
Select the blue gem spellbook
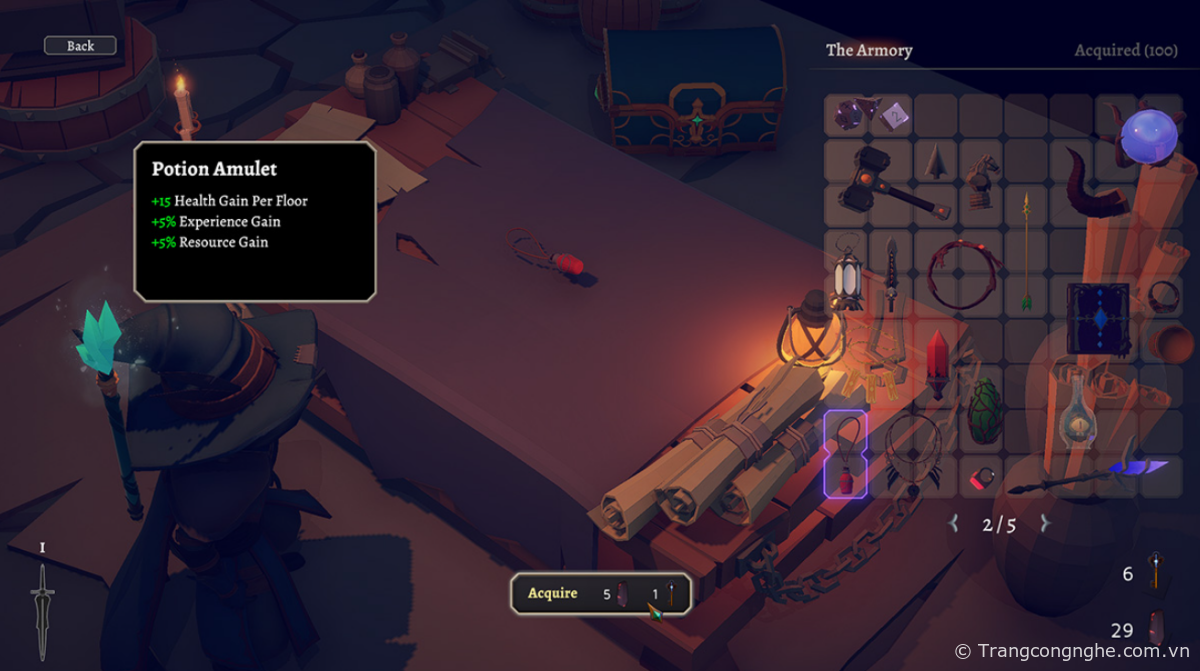click(x=1097, y=318)
